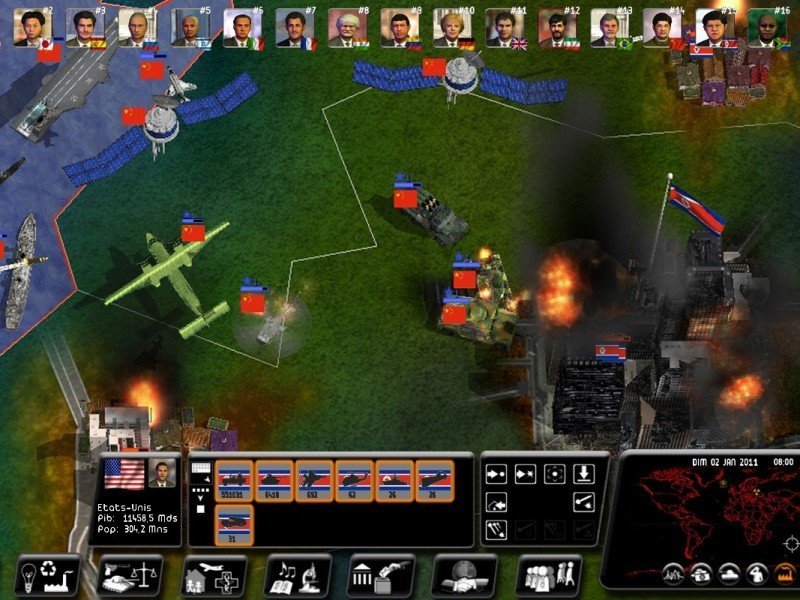This screenshot has height=600, width=800.
Task: Activate the down-arrow unit command button
Action: coord(584,473)
